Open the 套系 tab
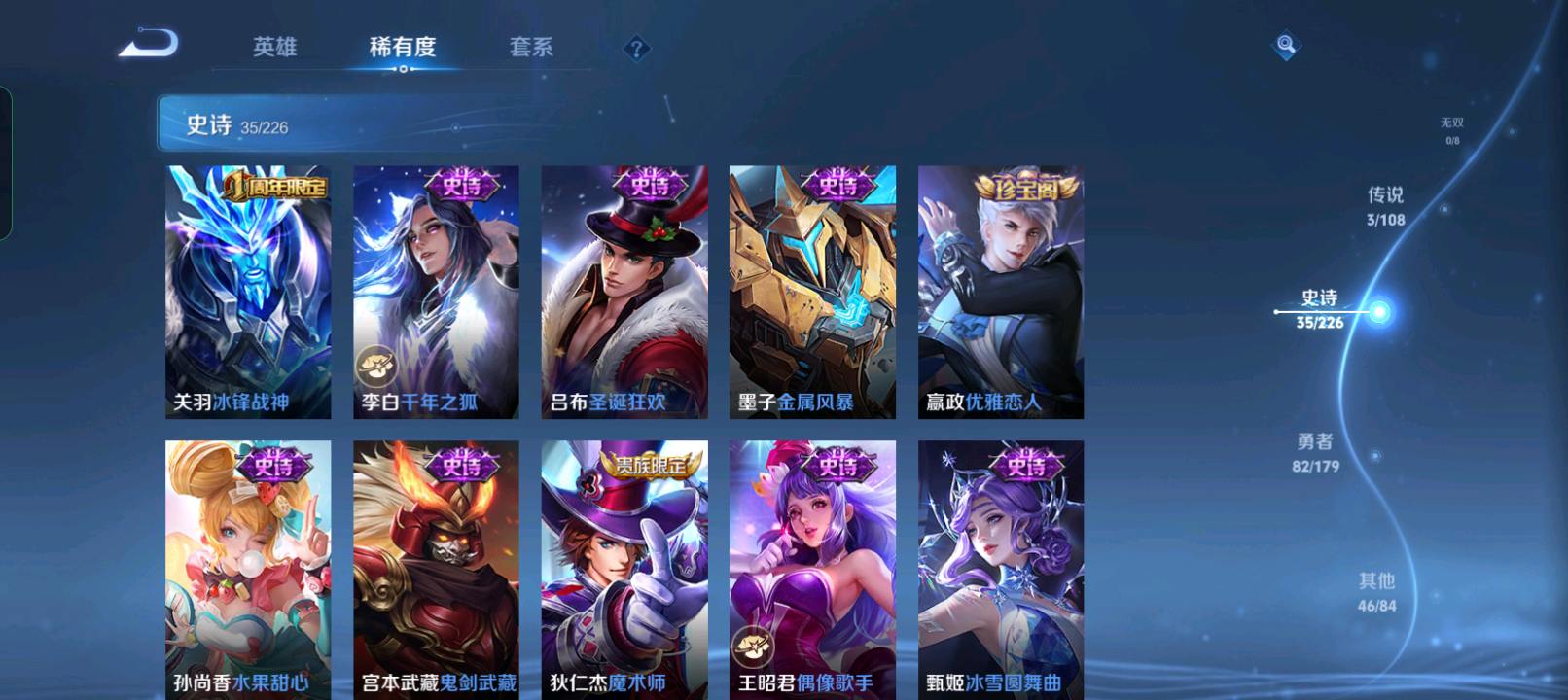 (x=531, y=47)
